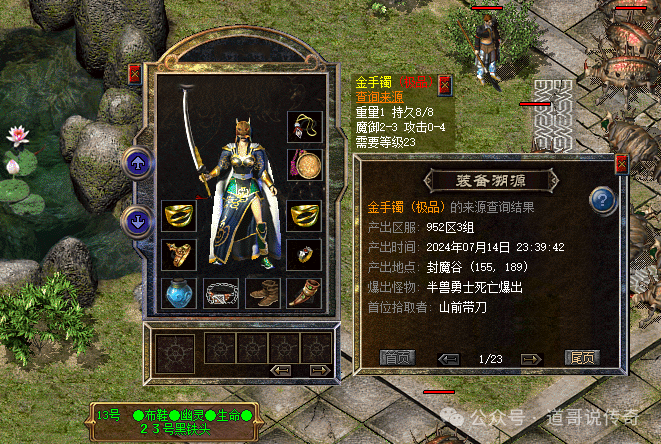661x444 pixels.
Task: Show the next trace result page
Action: 531,358
